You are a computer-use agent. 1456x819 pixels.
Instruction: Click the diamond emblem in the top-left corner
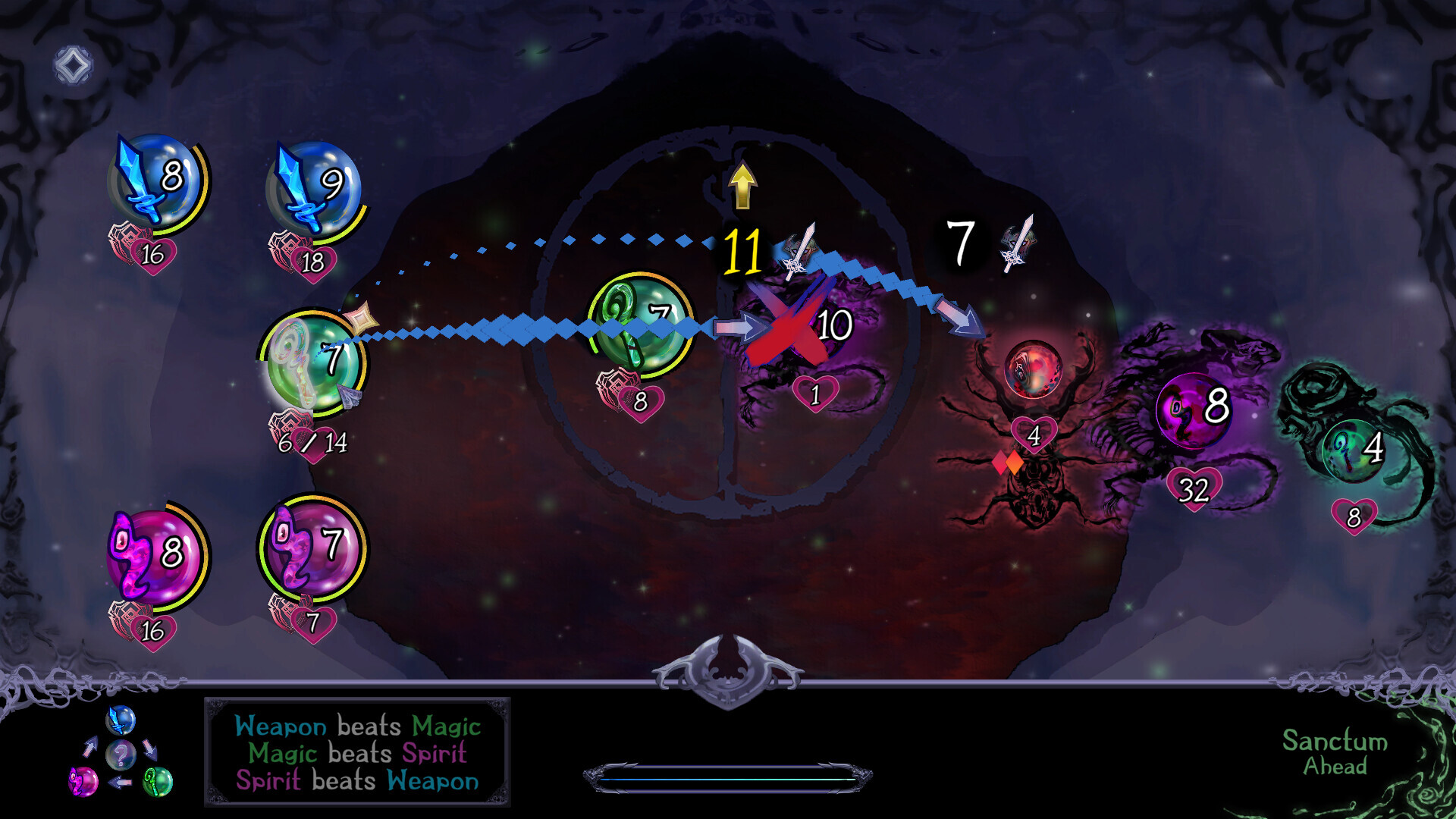pyautogui.click(x=72, y=64)
